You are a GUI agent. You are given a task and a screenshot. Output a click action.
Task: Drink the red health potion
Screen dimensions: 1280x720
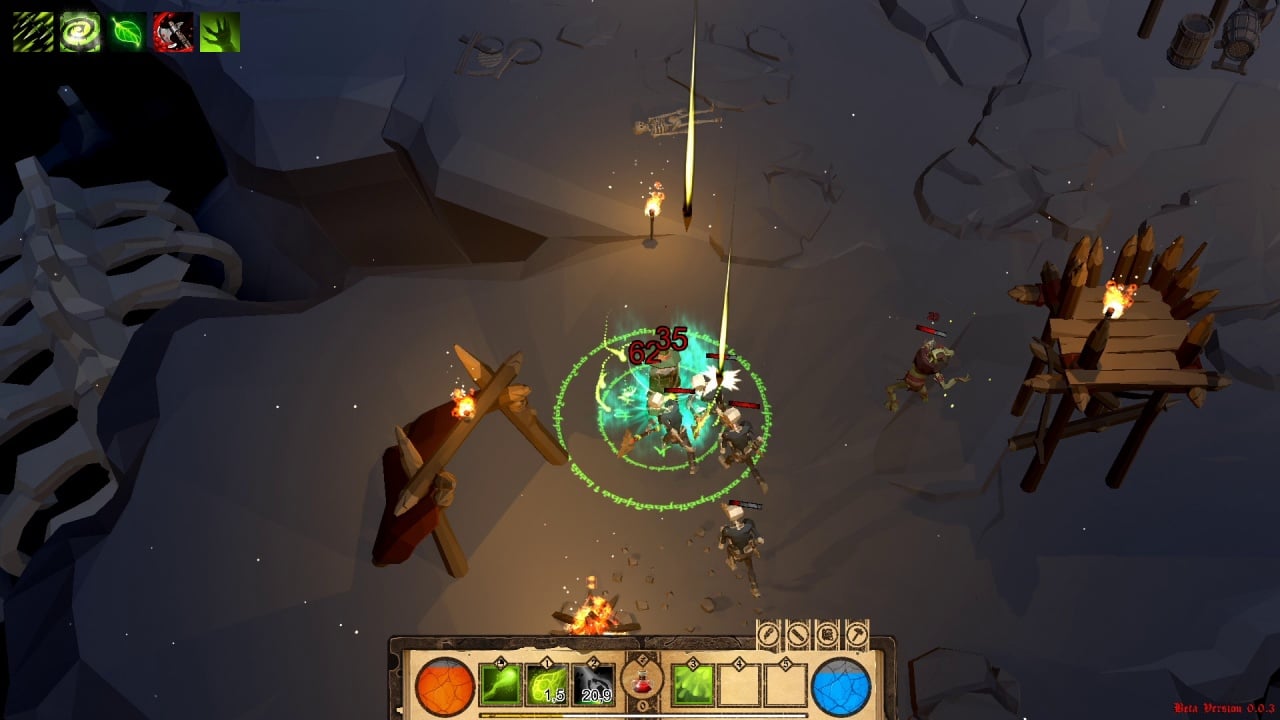(x=643, y=682)
